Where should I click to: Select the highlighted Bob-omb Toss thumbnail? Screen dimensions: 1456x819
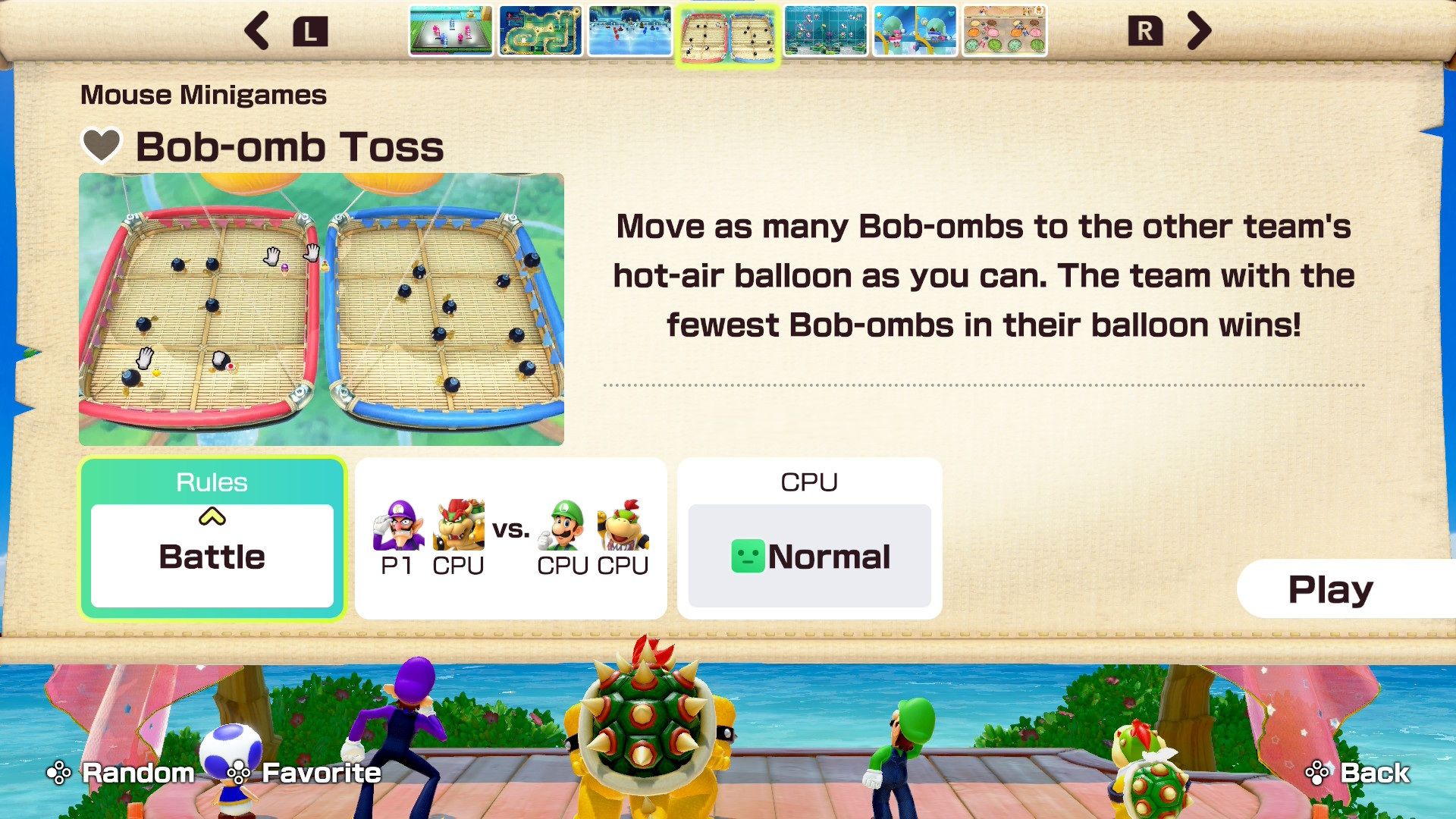click(x=730, y=32)
